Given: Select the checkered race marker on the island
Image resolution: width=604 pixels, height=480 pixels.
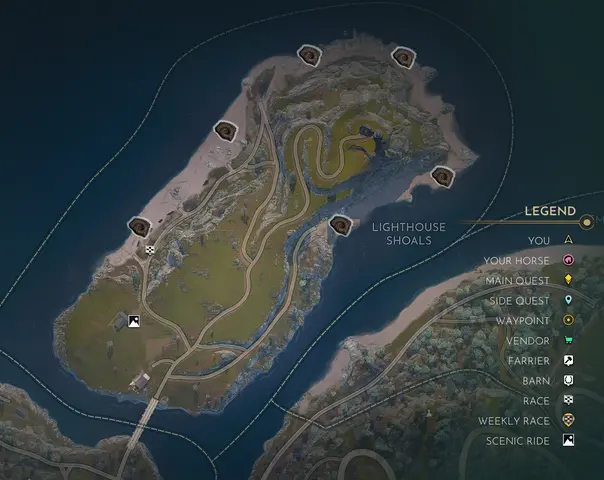Looking at the screenshot, I should coord(150,250).
